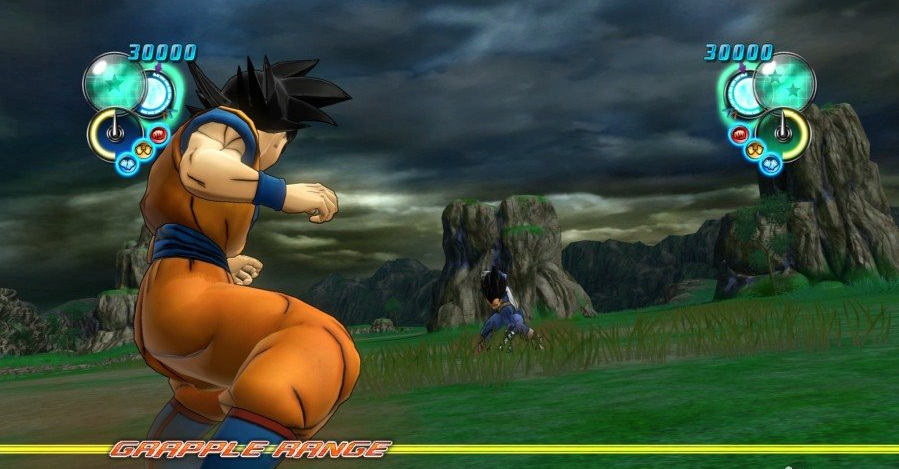This screenshot has width=899, height=469.
Task: Select the red fist icon on Goku's HUD
Action: (159, 135)
